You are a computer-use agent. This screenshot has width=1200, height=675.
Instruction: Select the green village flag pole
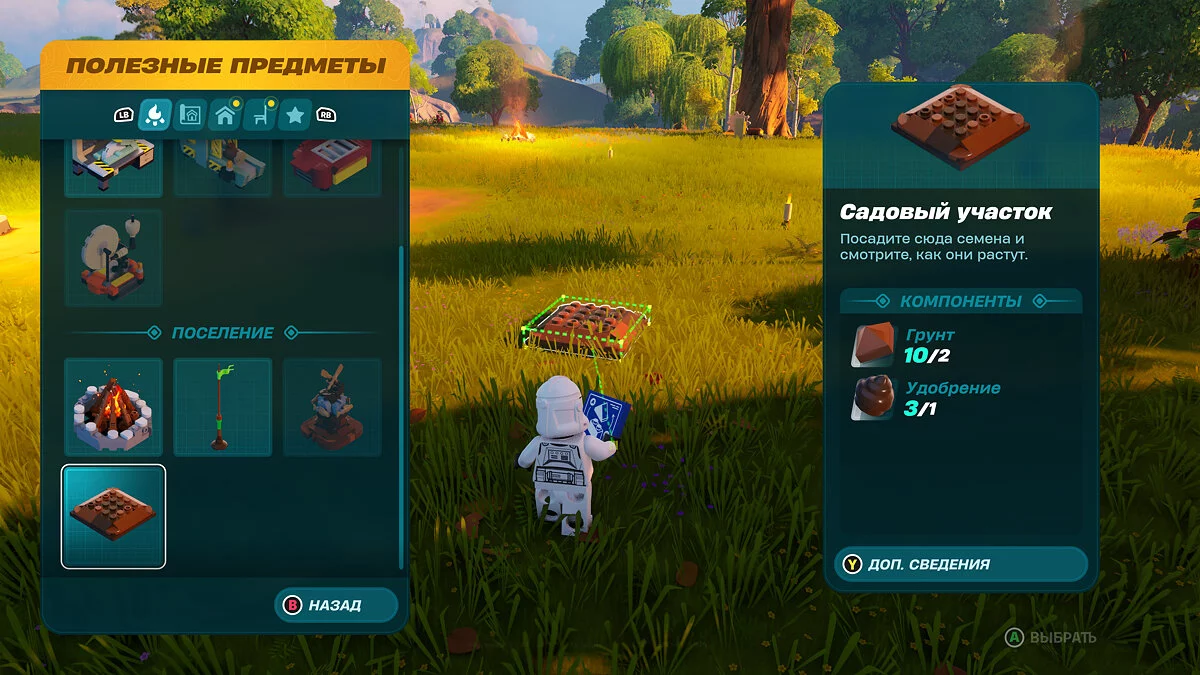[222, 407]
